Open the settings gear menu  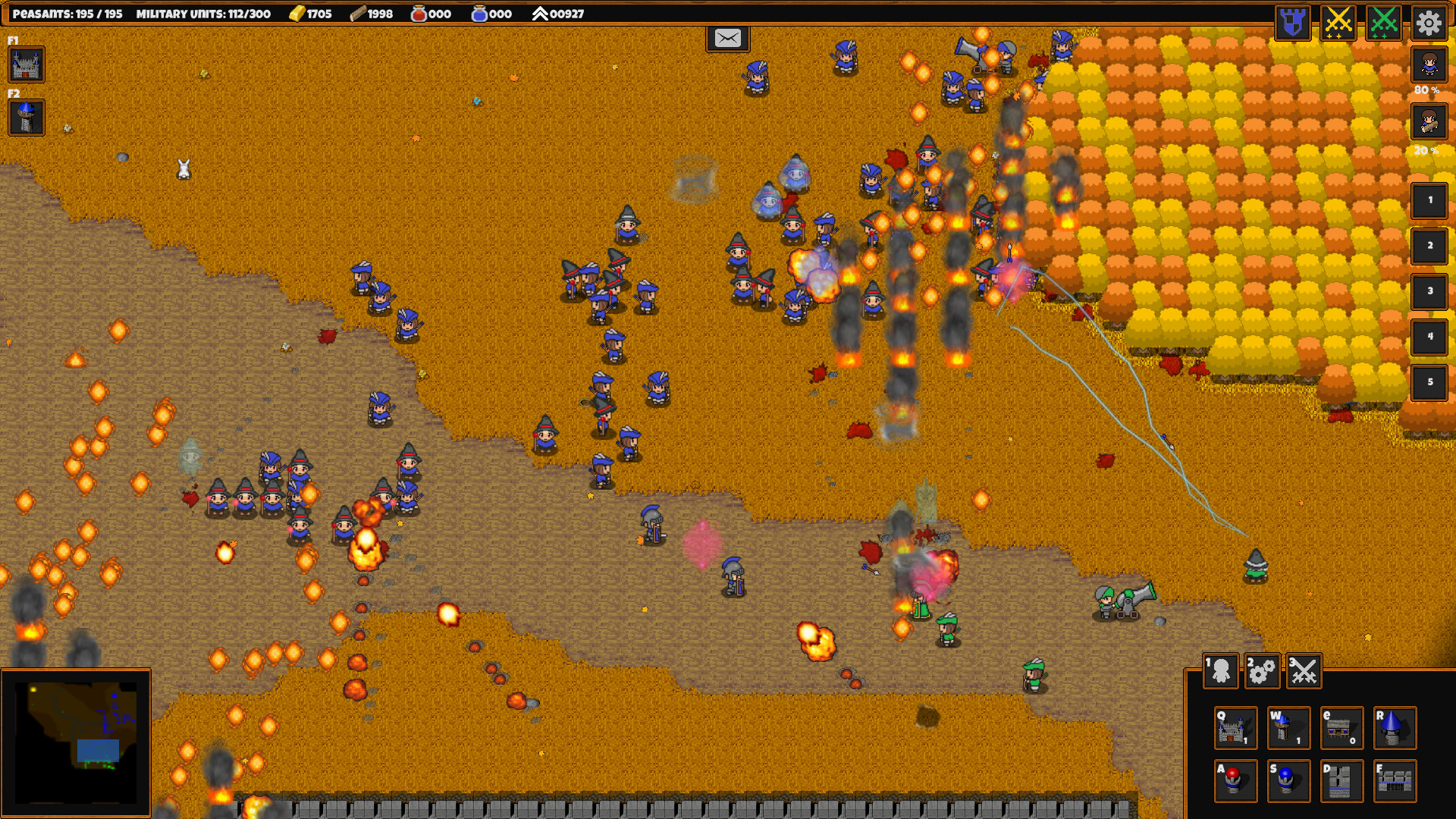(x=1429, y=23)
